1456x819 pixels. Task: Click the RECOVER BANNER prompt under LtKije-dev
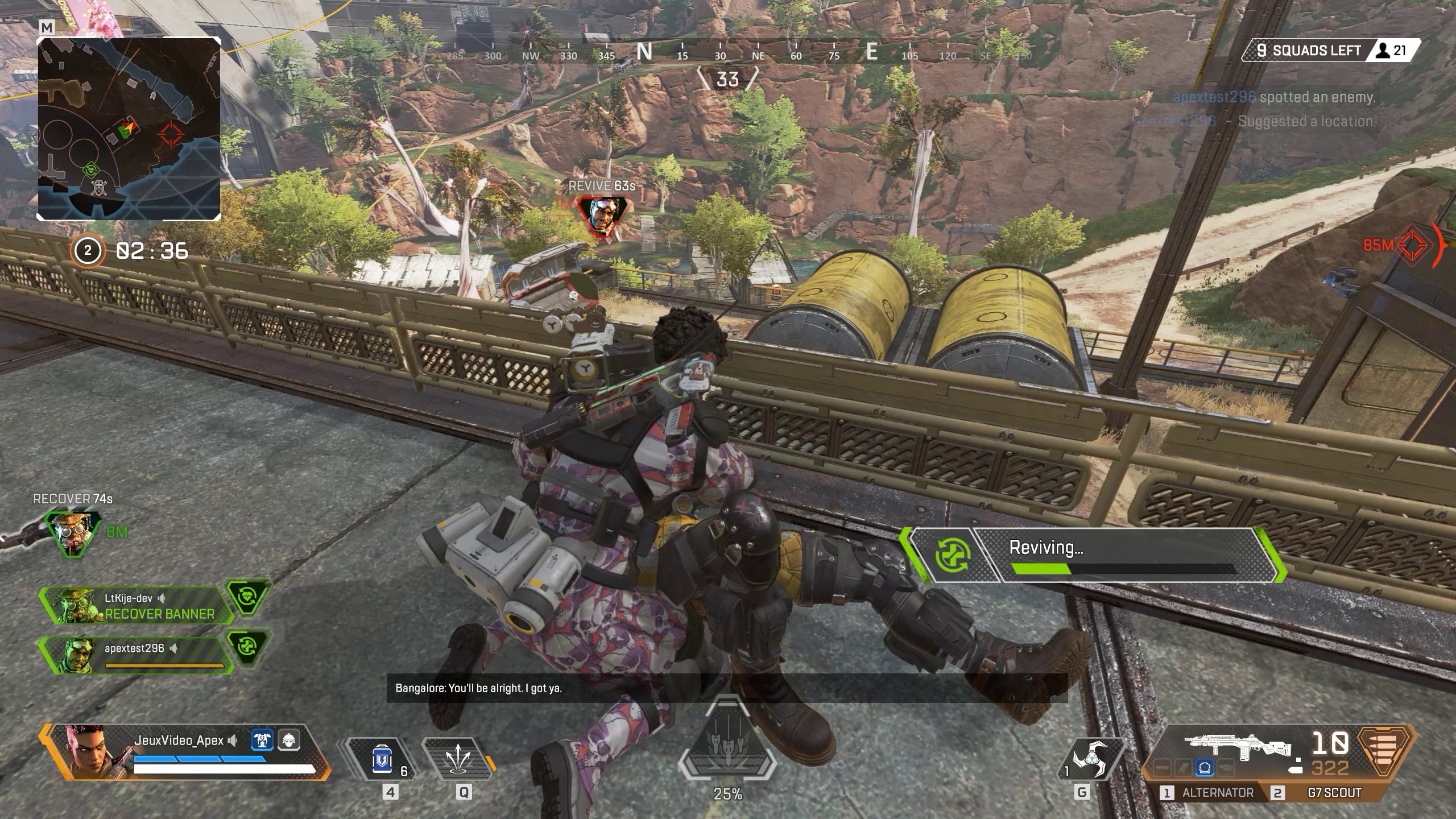[159, 614]
